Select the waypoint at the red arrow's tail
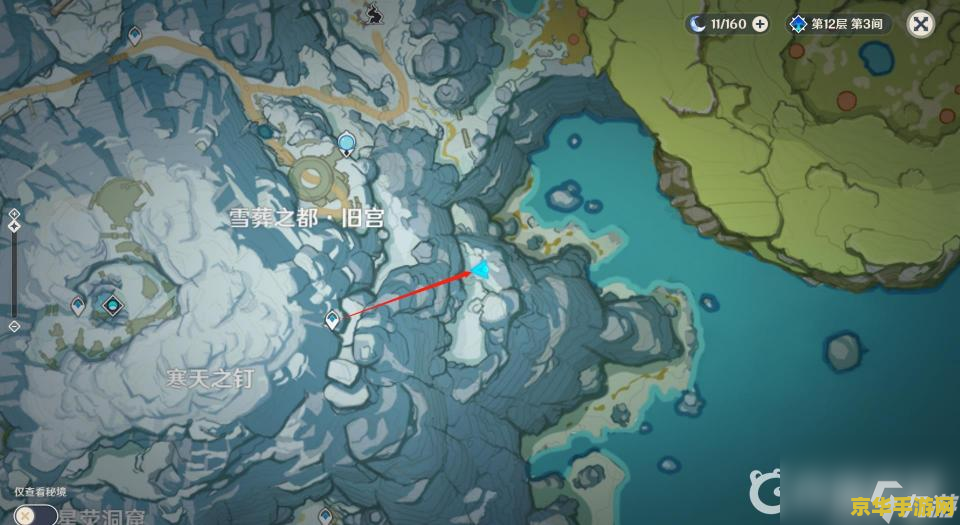Screen dimensions: 960x525 (x=332, y=319)
